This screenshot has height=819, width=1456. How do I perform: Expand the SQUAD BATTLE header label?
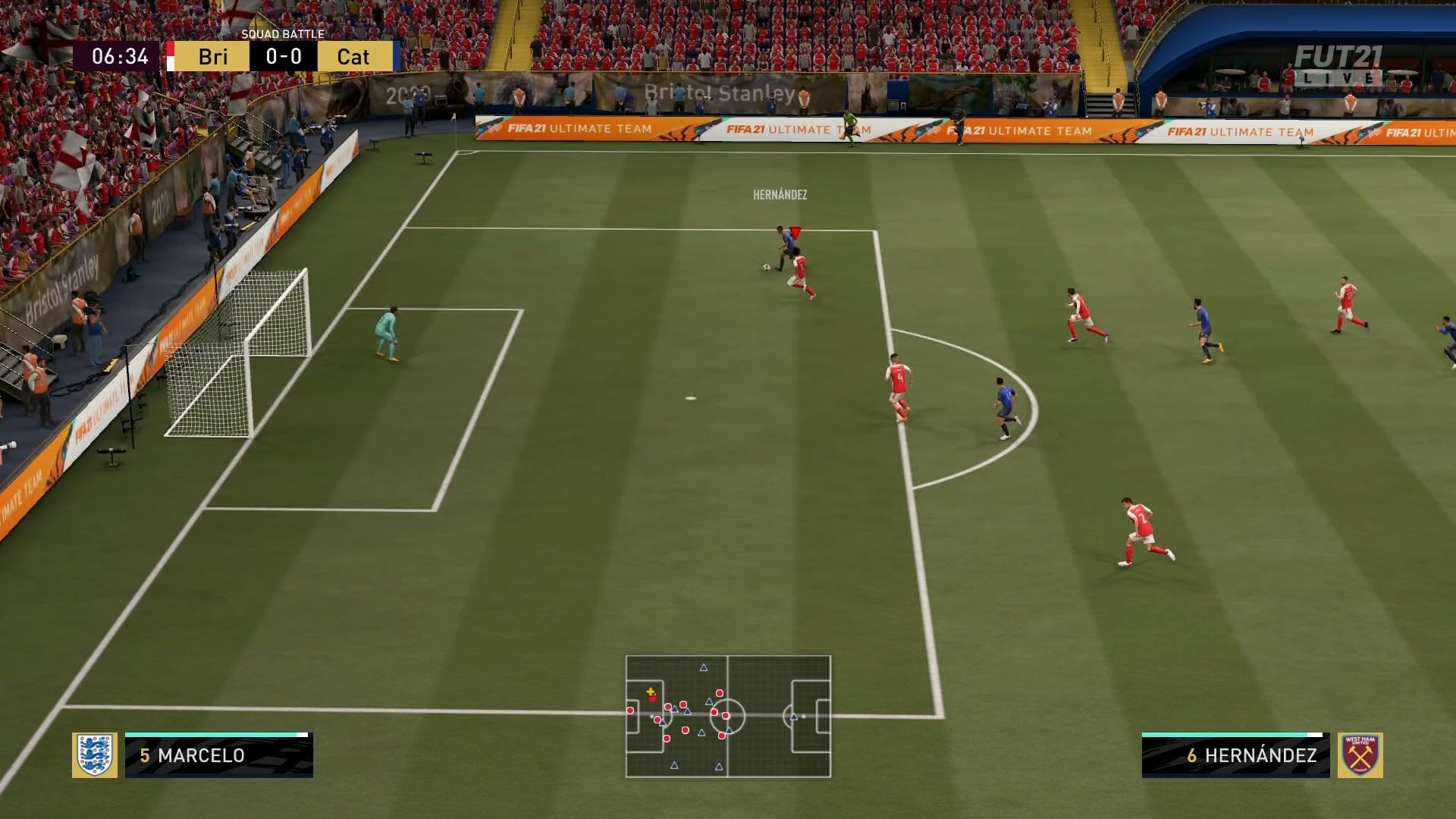pos(284,33)
